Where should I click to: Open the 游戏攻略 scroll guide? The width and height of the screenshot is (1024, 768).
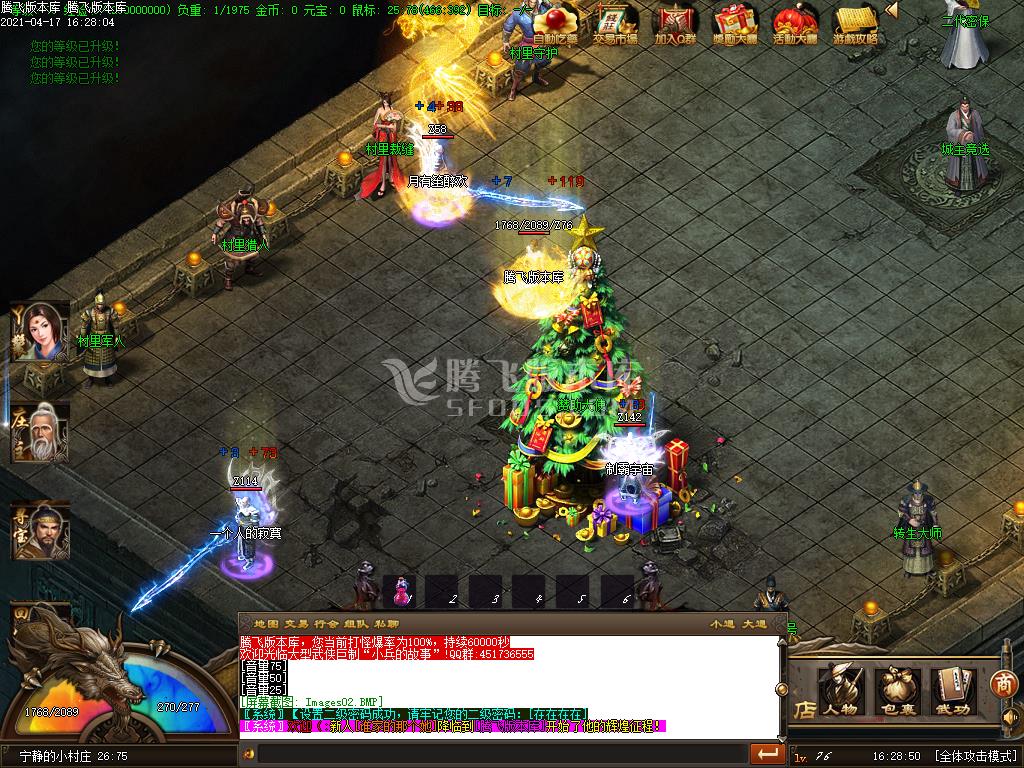856,24
